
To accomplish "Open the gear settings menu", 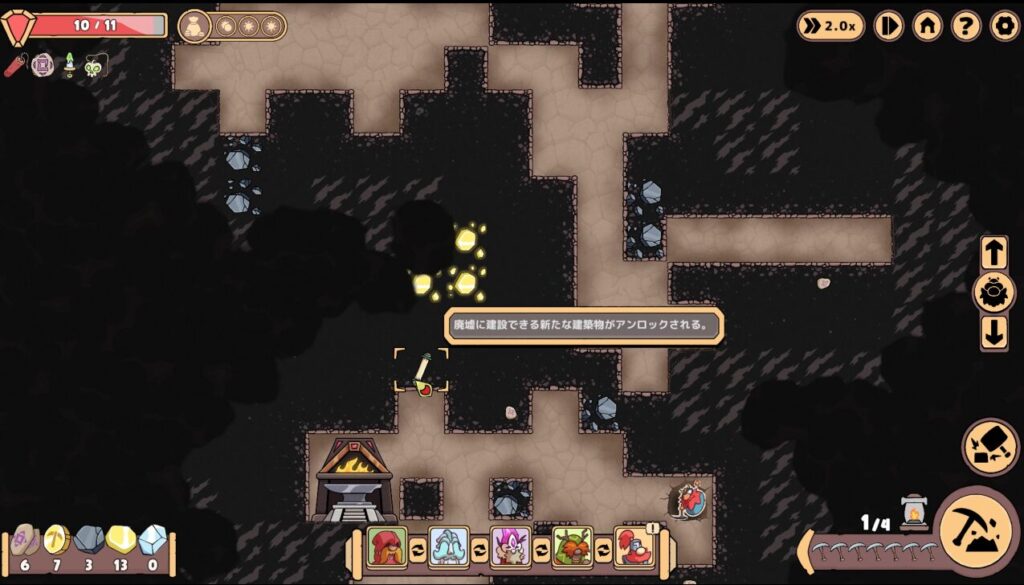I will pyautogui.click(x=1004, y=25).
